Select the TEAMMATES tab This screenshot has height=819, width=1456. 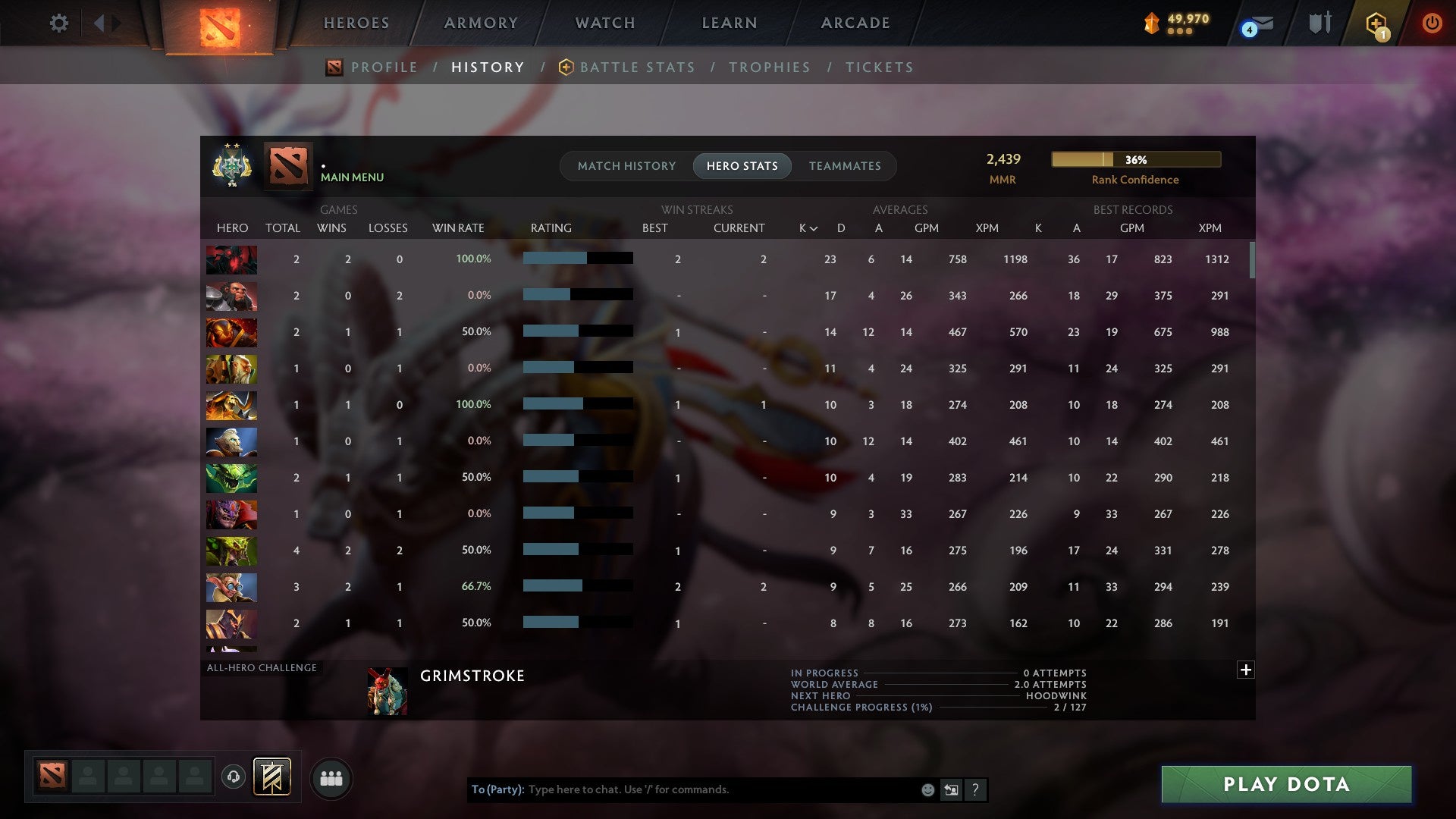845,166
